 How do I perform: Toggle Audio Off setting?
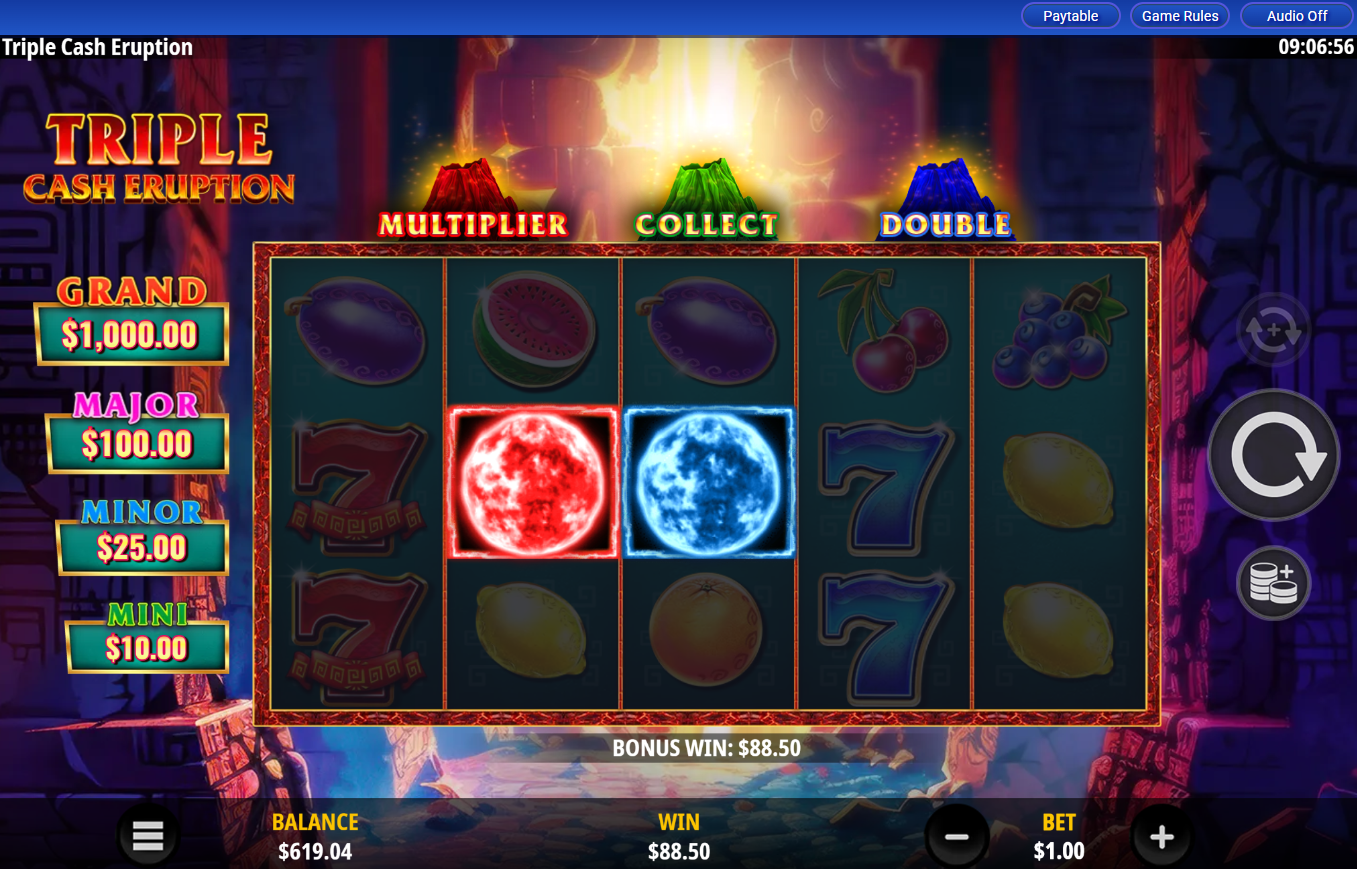click(1295, 15)
